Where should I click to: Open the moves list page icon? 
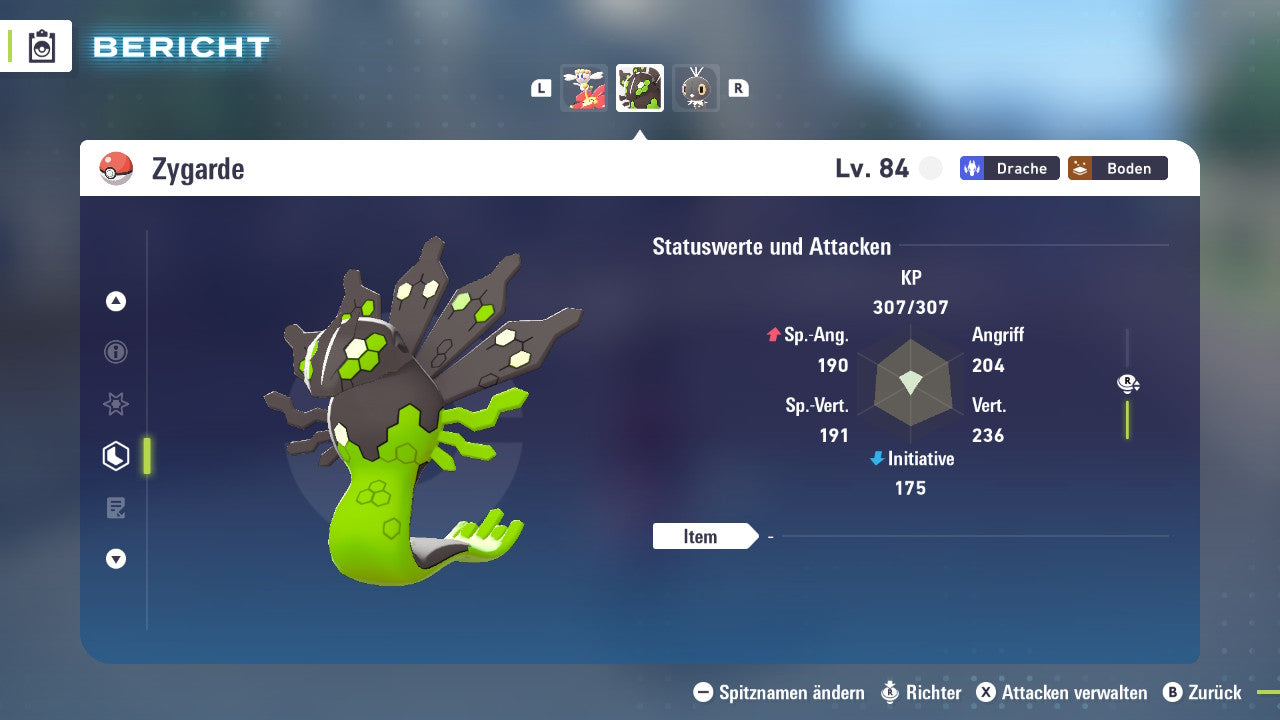(115, 508)
